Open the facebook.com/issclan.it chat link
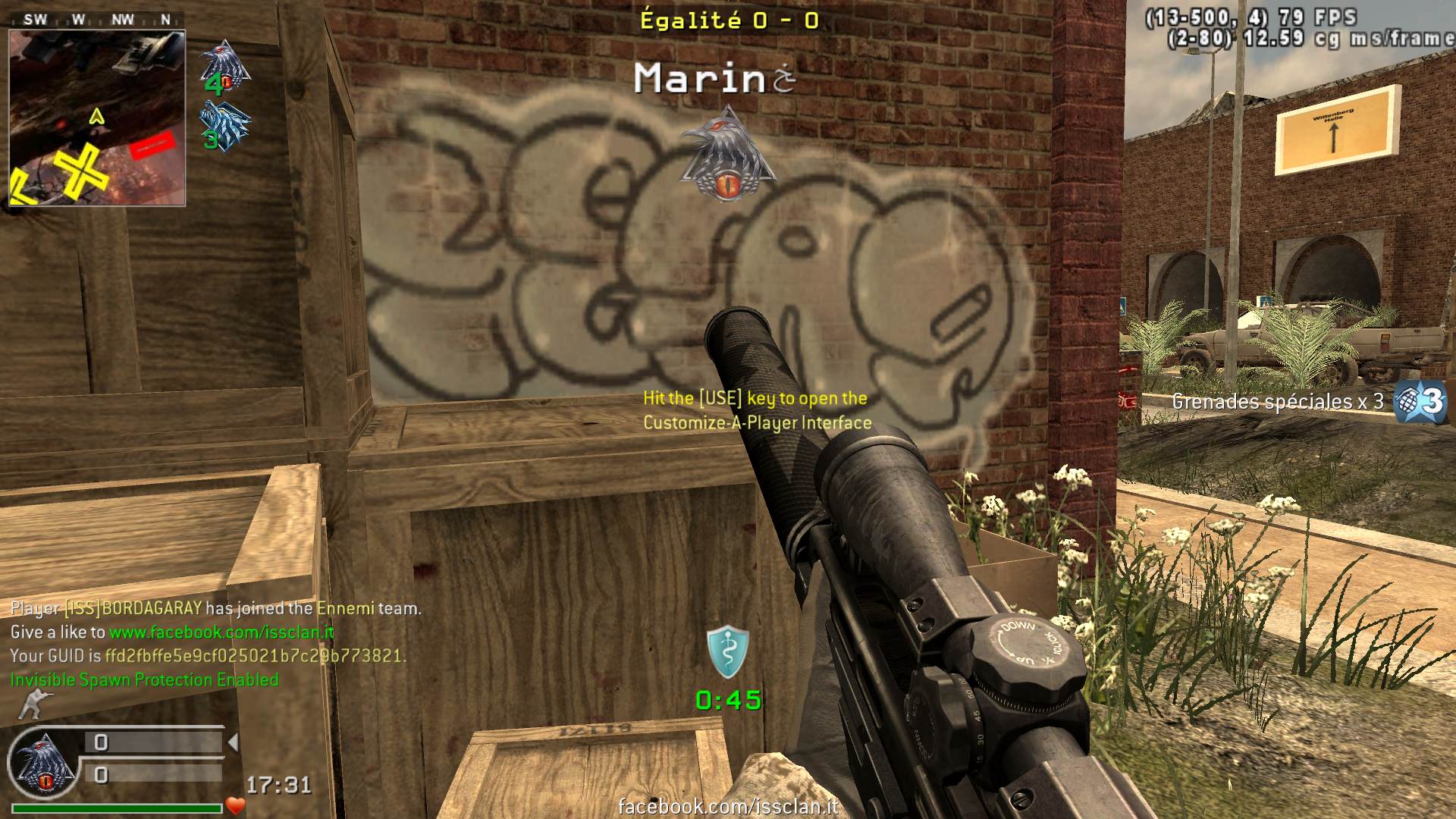The image size is (1456, 819). (x=221, y=632)
